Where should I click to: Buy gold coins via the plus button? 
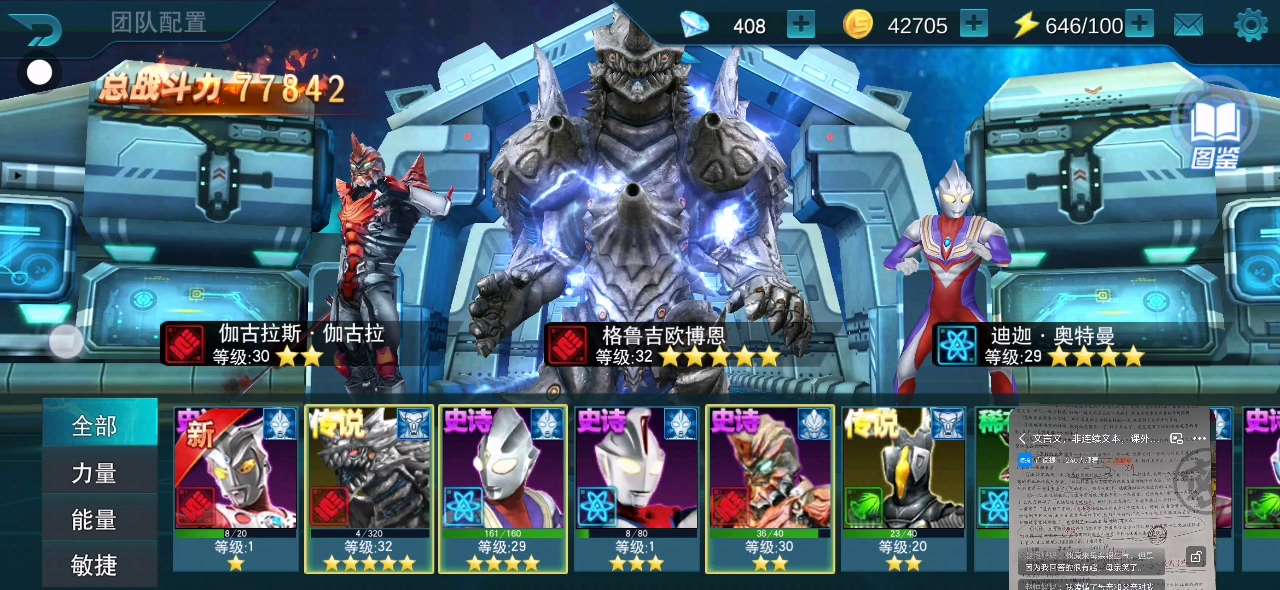coord(973,24)
